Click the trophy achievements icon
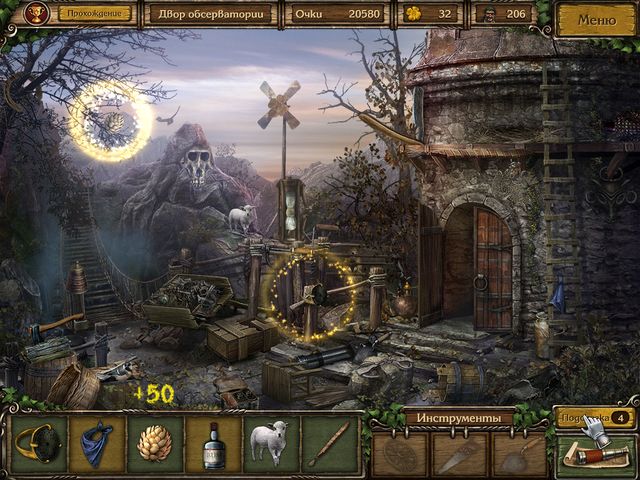The image size is (640, 480). [x=40, y=14]
